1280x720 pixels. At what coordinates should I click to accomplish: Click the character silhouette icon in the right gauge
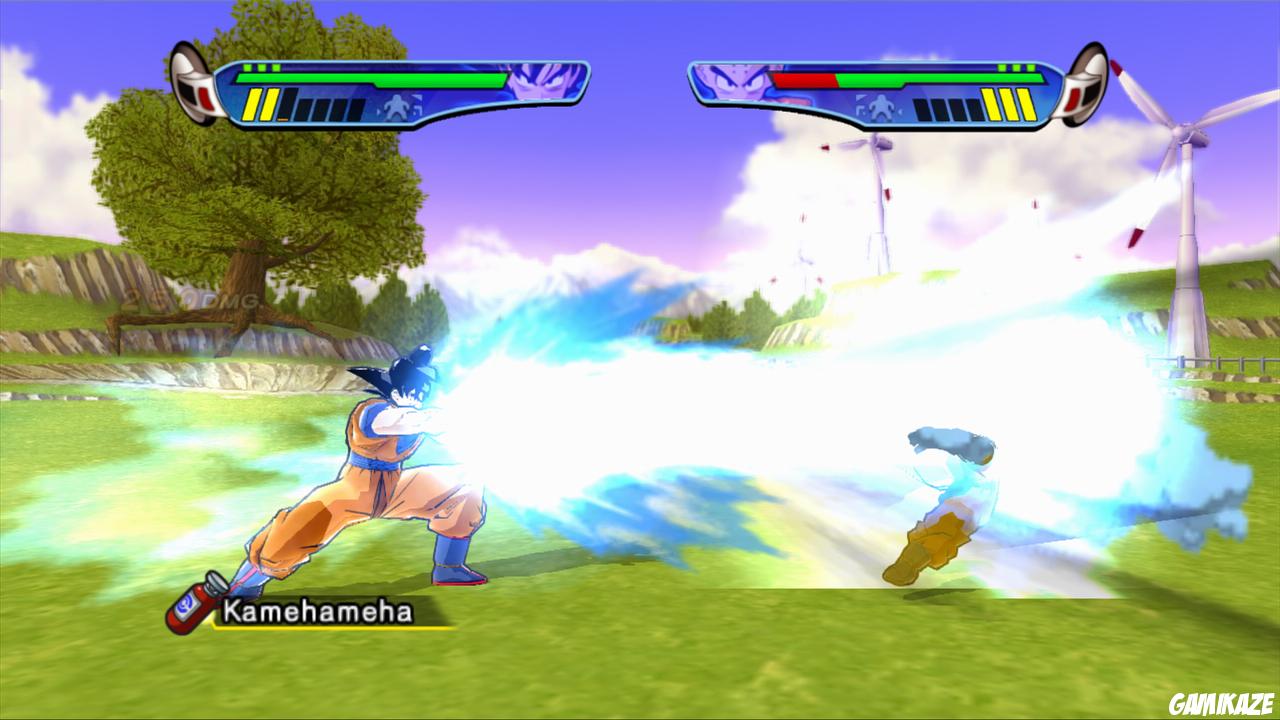(883, 107)
